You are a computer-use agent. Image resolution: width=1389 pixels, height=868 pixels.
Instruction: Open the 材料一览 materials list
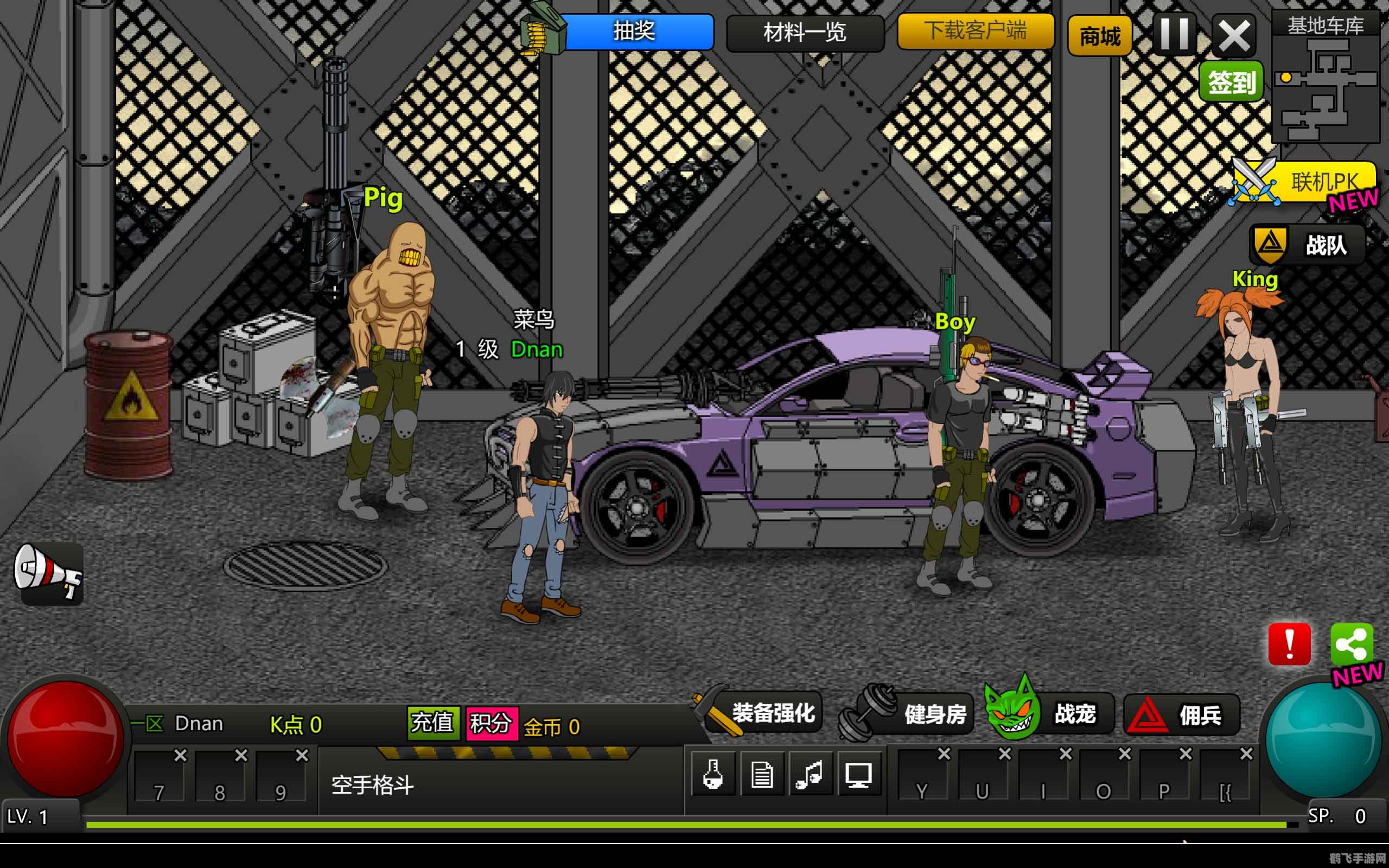(x=804, y=33)
